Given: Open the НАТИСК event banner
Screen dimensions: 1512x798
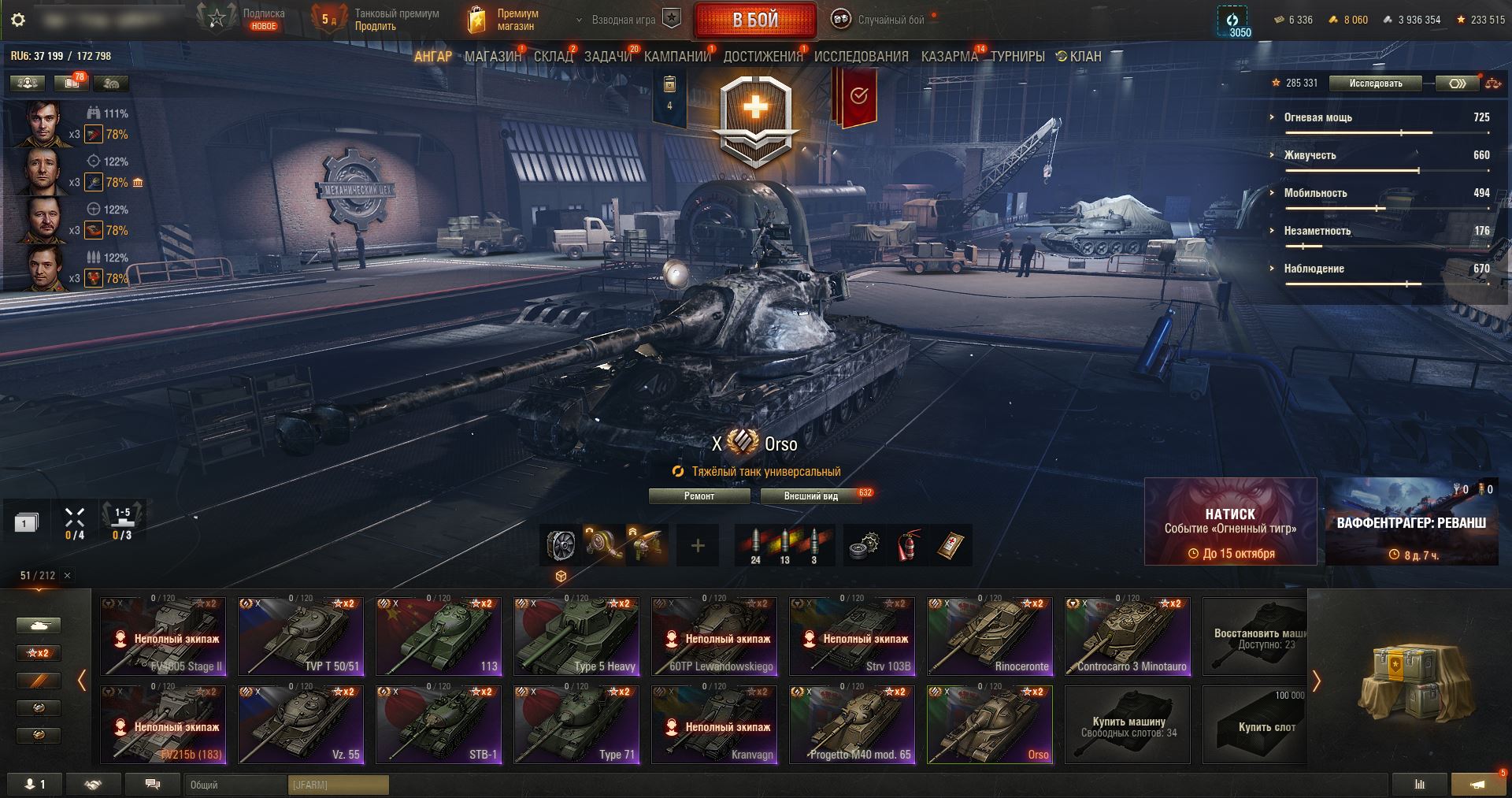Looking at the screenshot, I should [1230, 521].
